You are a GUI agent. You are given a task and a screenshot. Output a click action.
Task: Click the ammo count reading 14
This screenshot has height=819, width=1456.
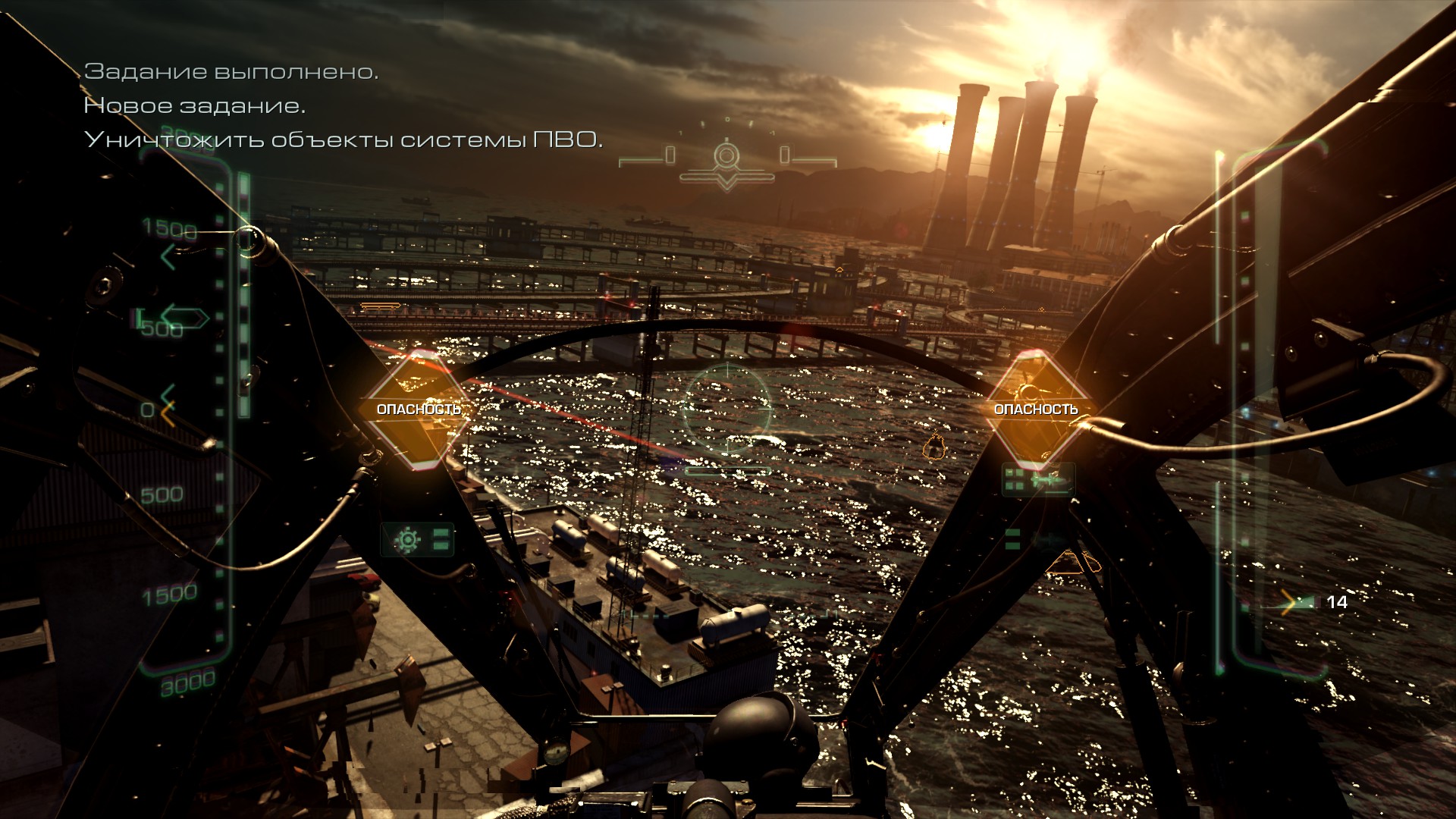tap(1337, 603)
